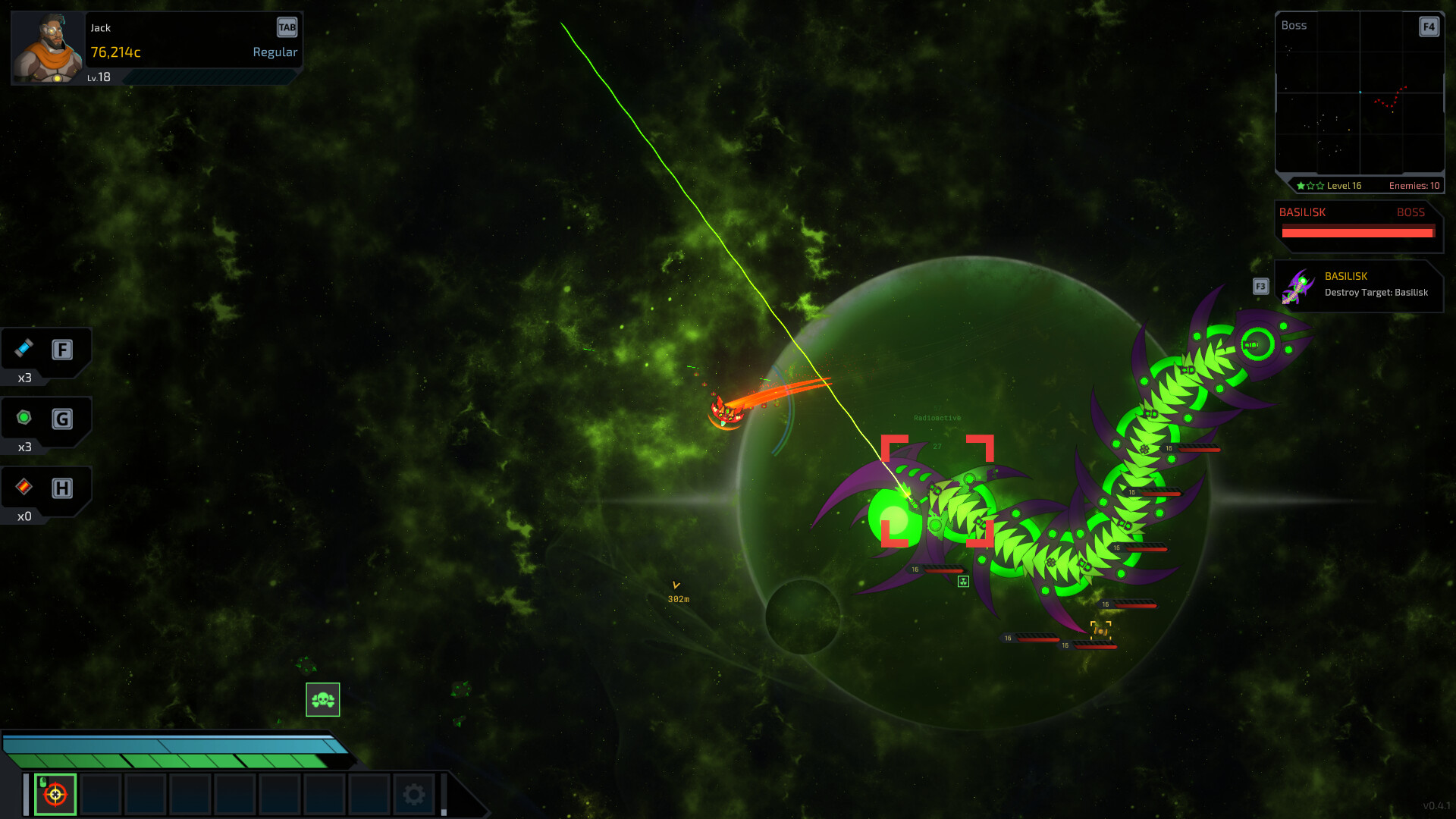Screen dimensions: 1456x819
Task: Expand mission details via the F3 control
Action: (1260, 287)
